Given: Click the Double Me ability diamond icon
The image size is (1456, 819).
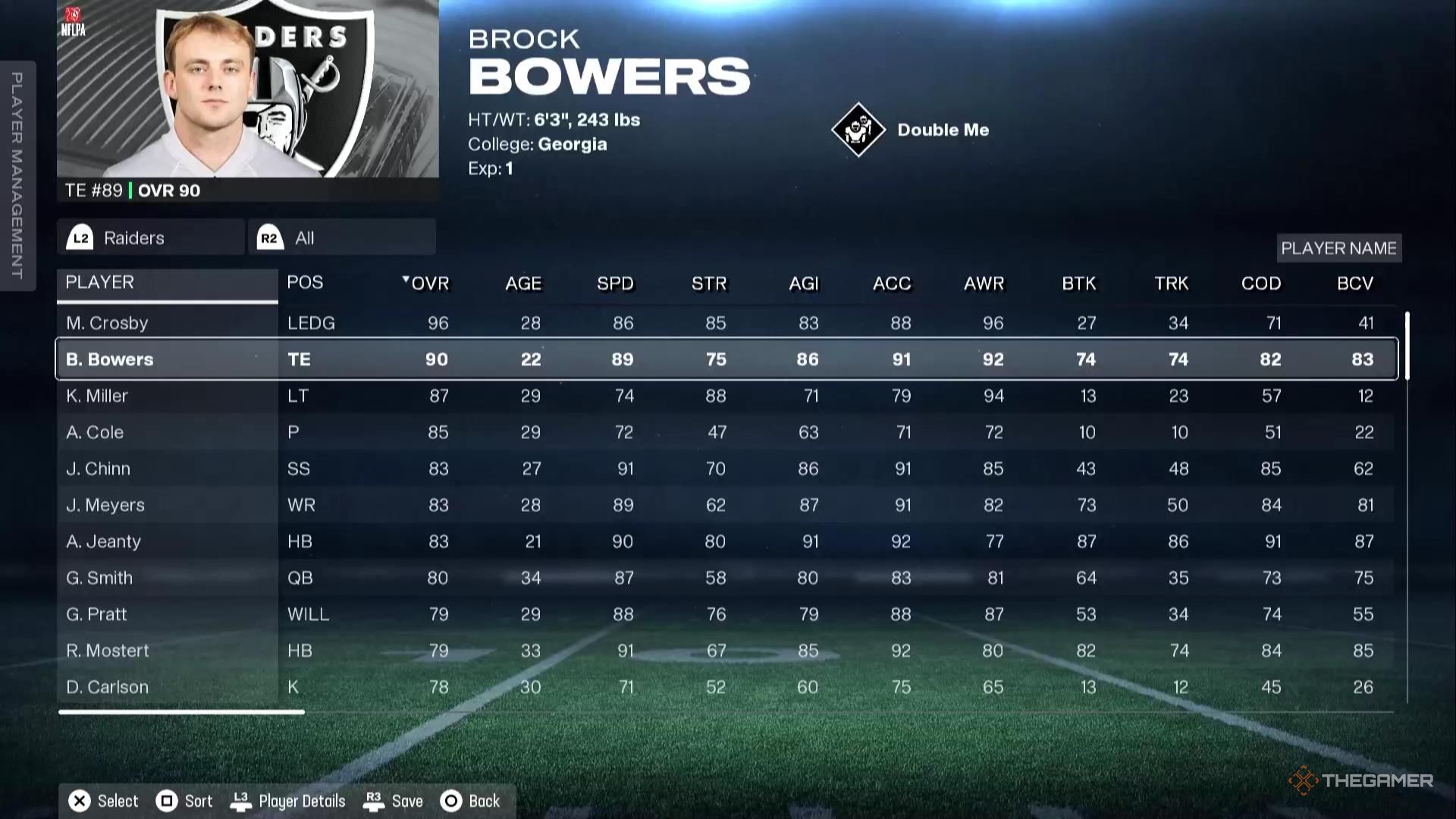Looking at the screenshot, I should point(858,129).
